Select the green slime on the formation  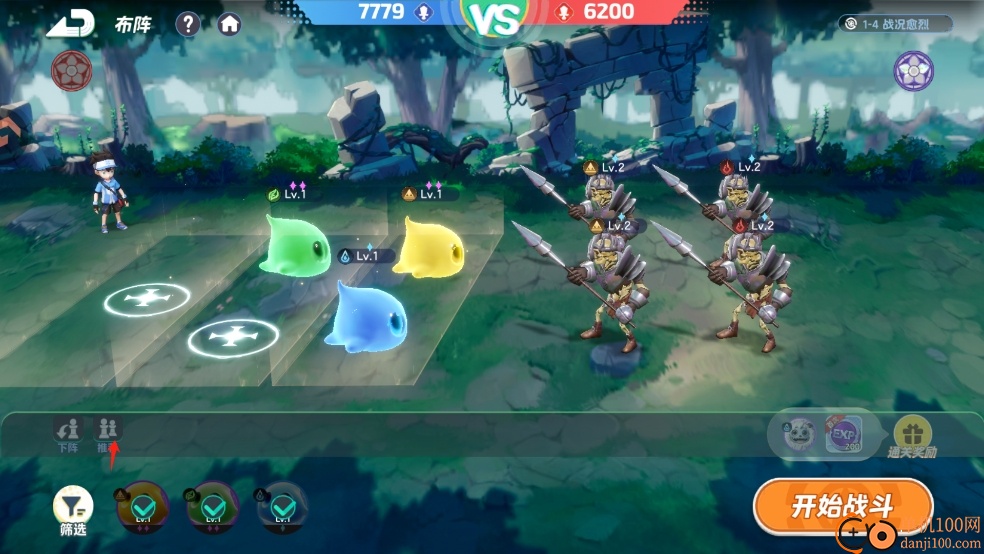pyautogui.click(x=294, y=244)
